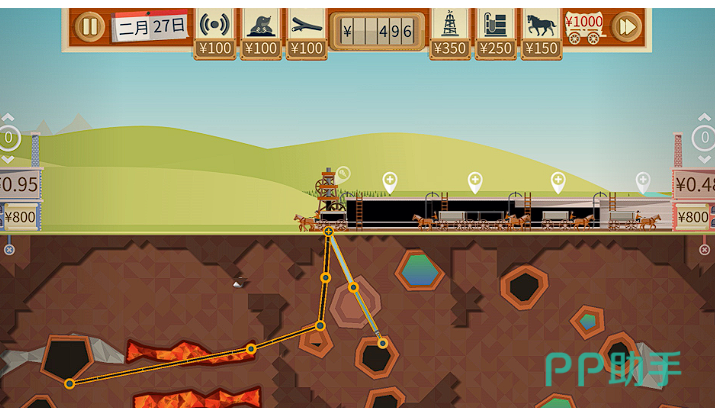Purchase the ¥100 mole

261,32
